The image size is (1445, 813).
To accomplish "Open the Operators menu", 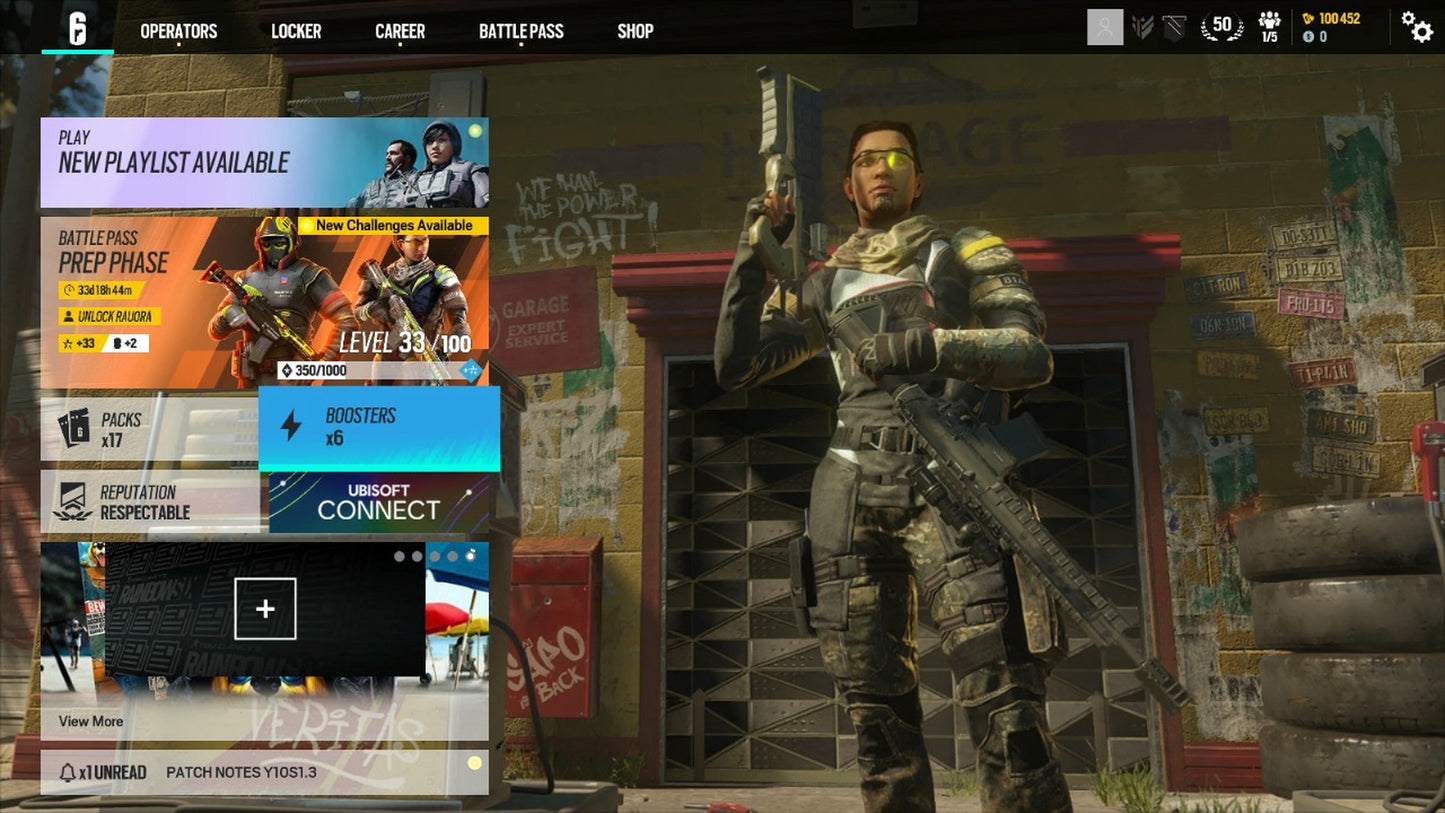I will coord(179,31).
